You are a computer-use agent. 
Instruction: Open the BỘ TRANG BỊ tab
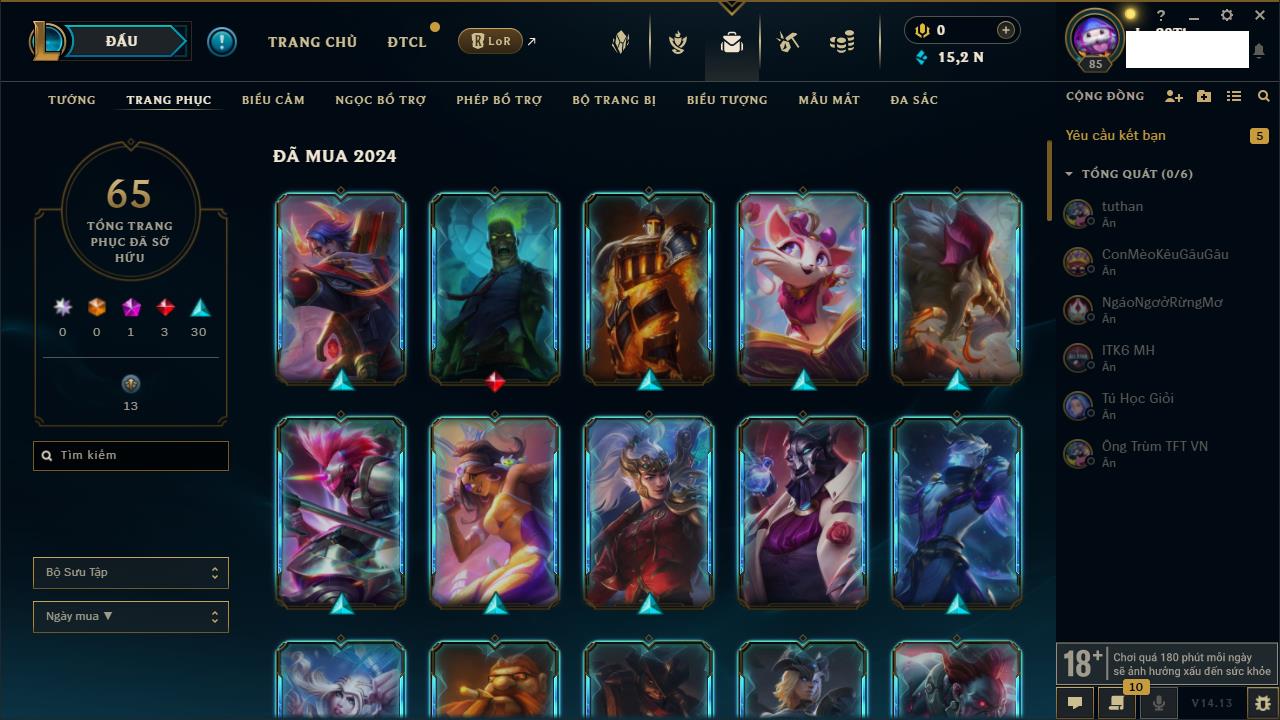(614, 100)
